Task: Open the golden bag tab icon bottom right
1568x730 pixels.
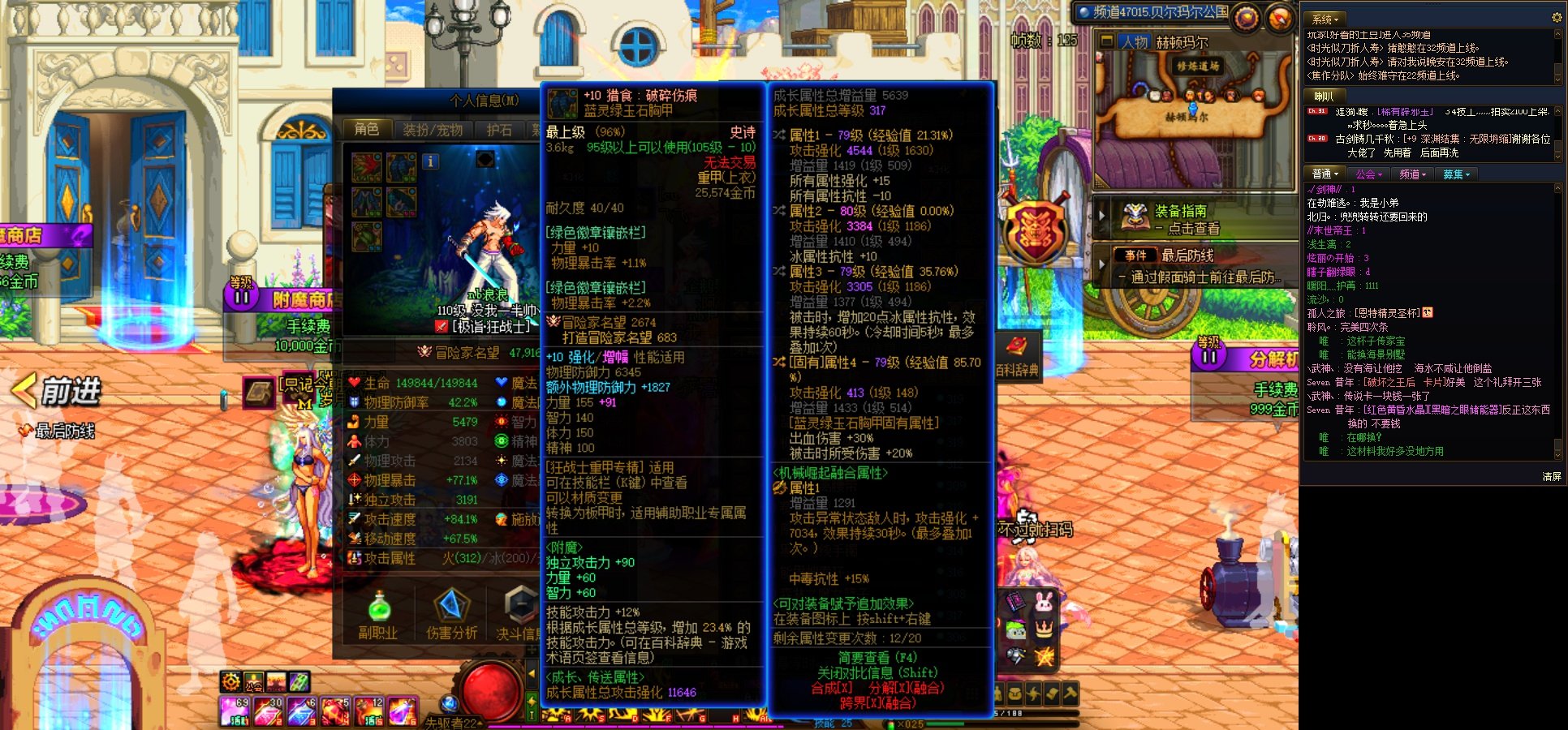Action: coord(1015,692)
